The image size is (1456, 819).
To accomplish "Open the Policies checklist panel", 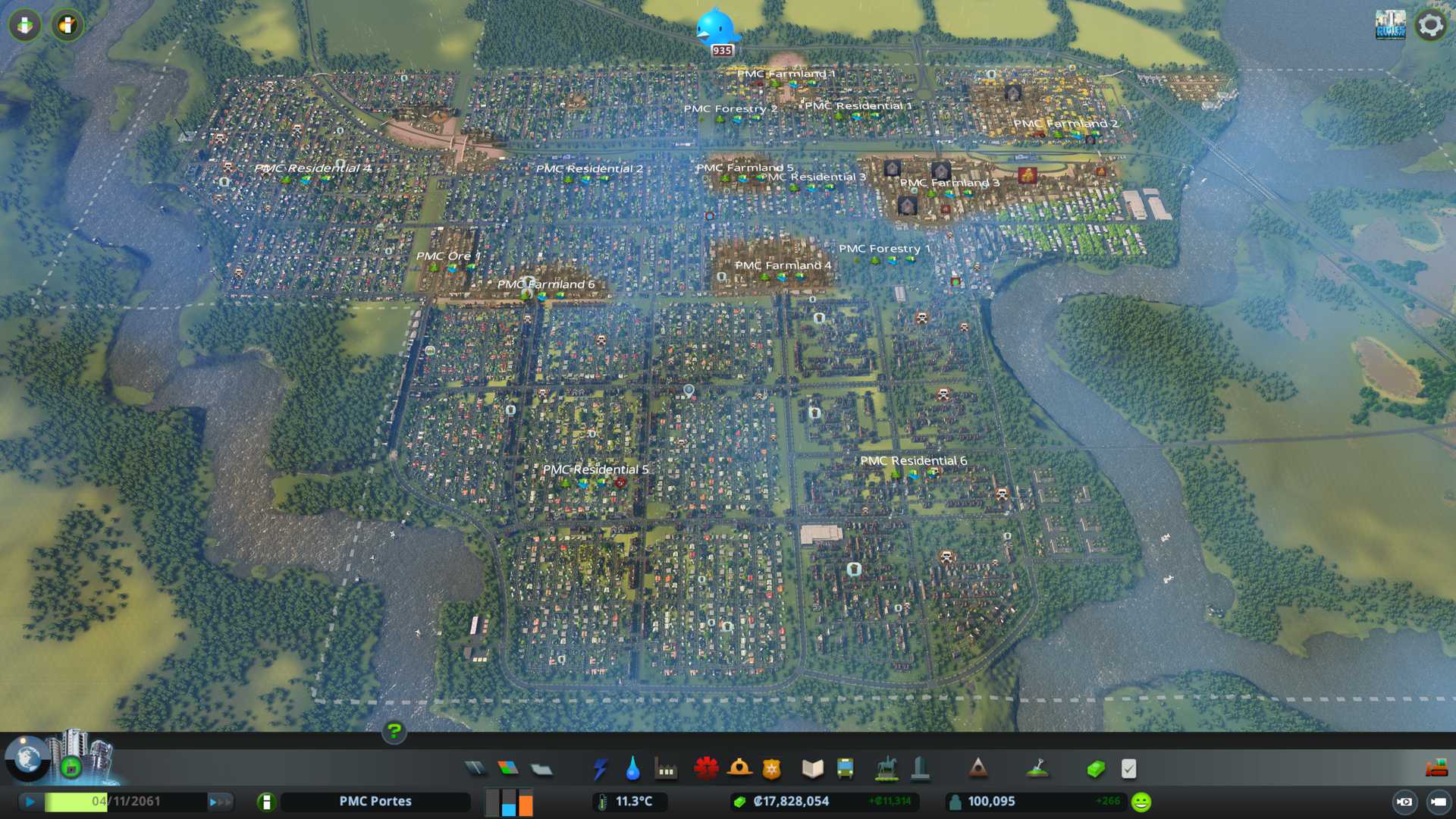I will click(1128, 769).
